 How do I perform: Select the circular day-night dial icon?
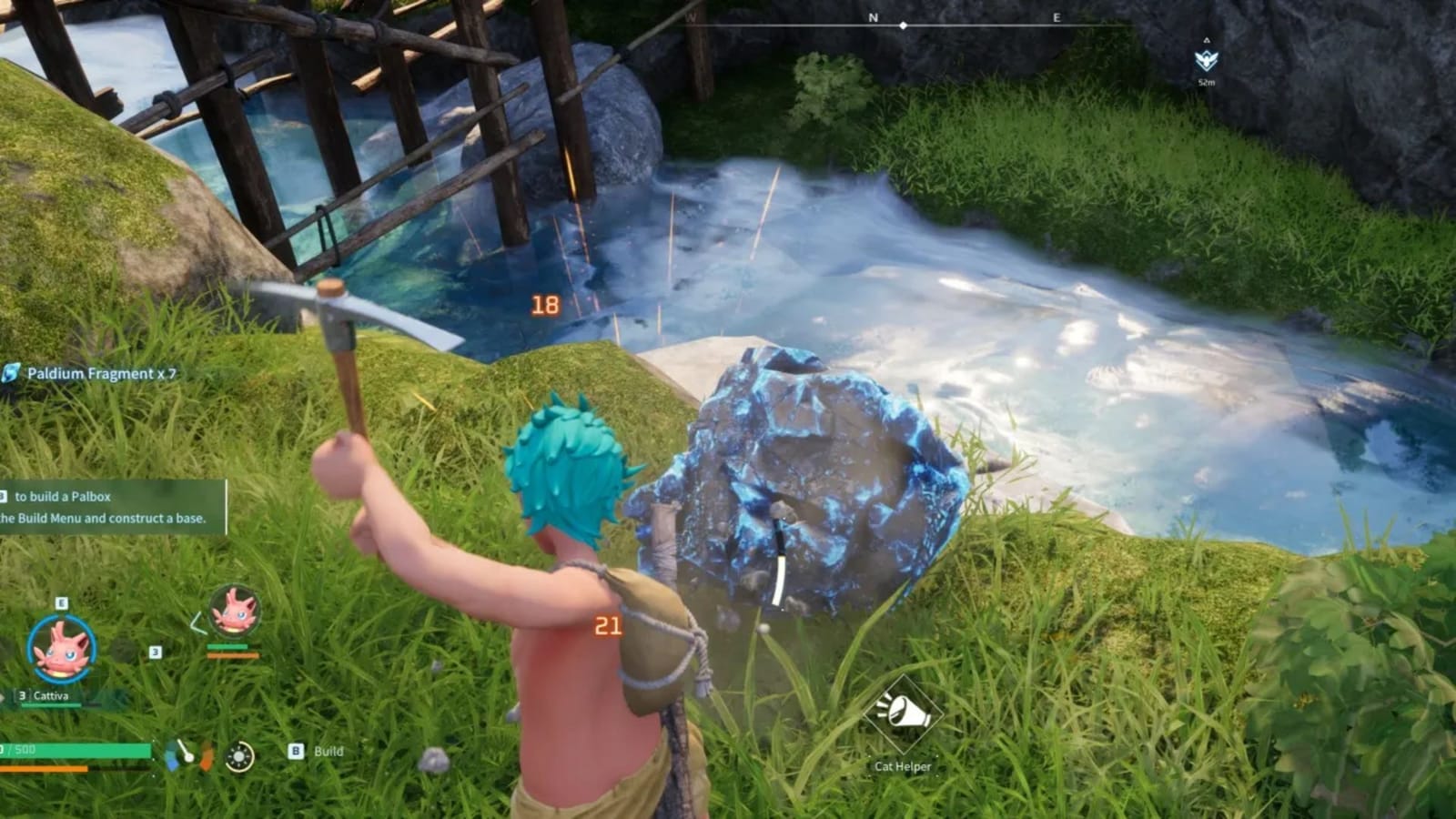pos(239,756)
